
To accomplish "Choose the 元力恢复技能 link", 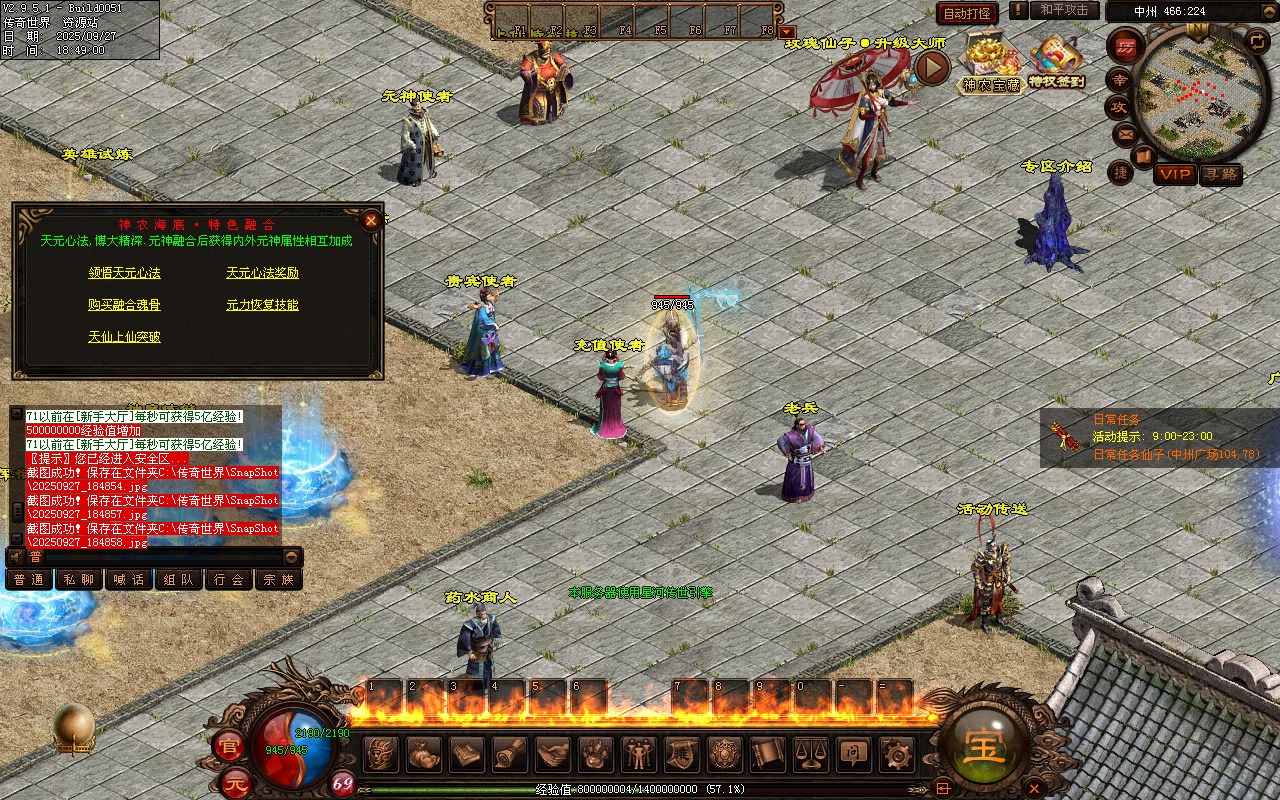I will (x=262, y=304).
